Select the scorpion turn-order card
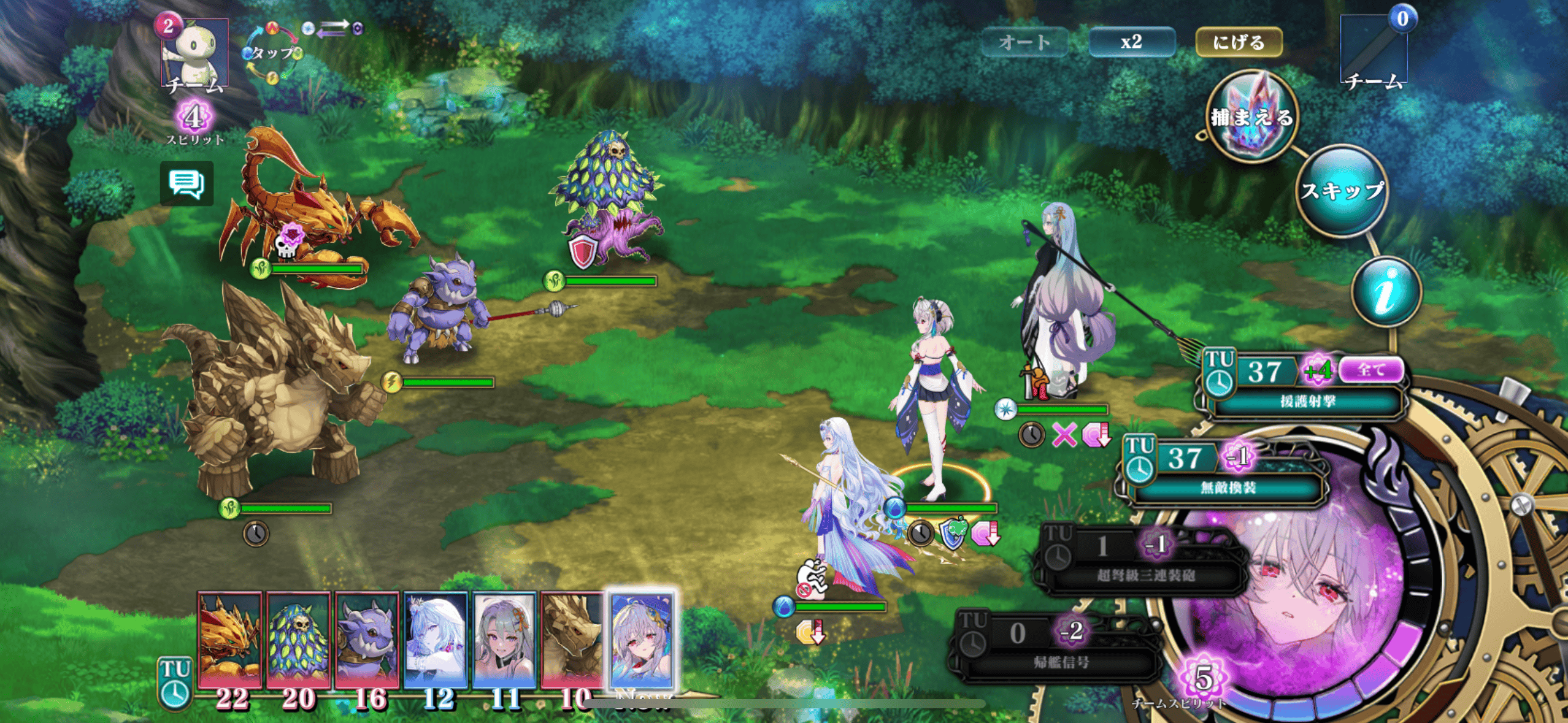The width and height of the screenshot is (1568, 723). point(230,639)
